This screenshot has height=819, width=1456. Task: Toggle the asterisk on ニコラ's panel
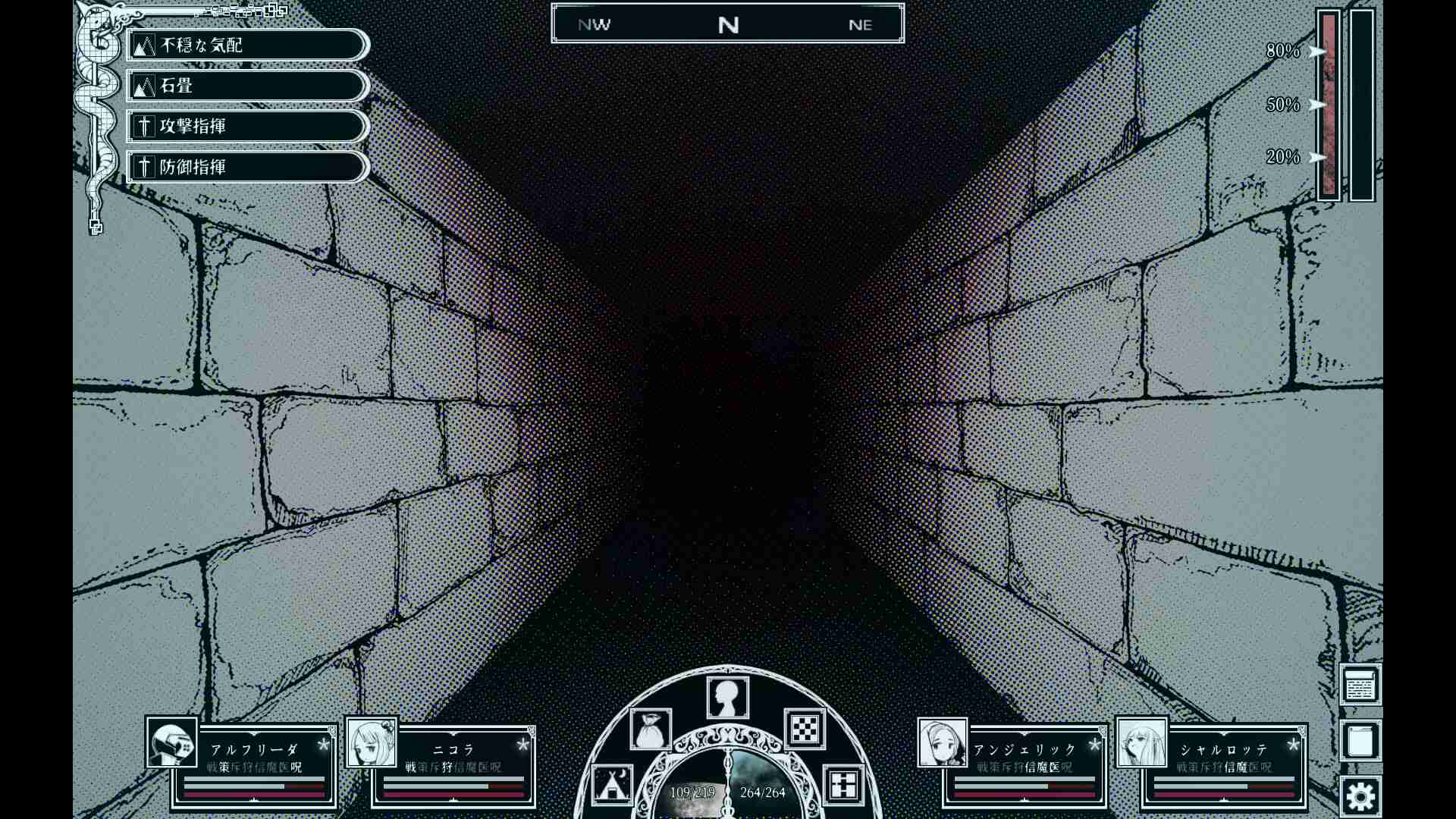point(522,745)
